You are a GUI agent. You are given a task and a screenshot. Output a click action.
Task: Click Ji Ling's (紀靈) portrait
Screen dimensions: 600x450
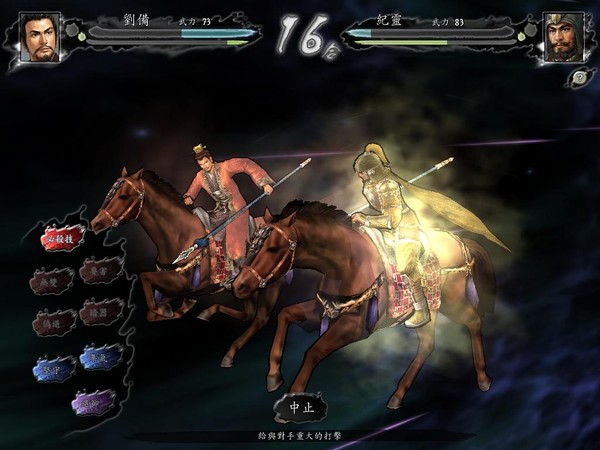coord(563,38)
